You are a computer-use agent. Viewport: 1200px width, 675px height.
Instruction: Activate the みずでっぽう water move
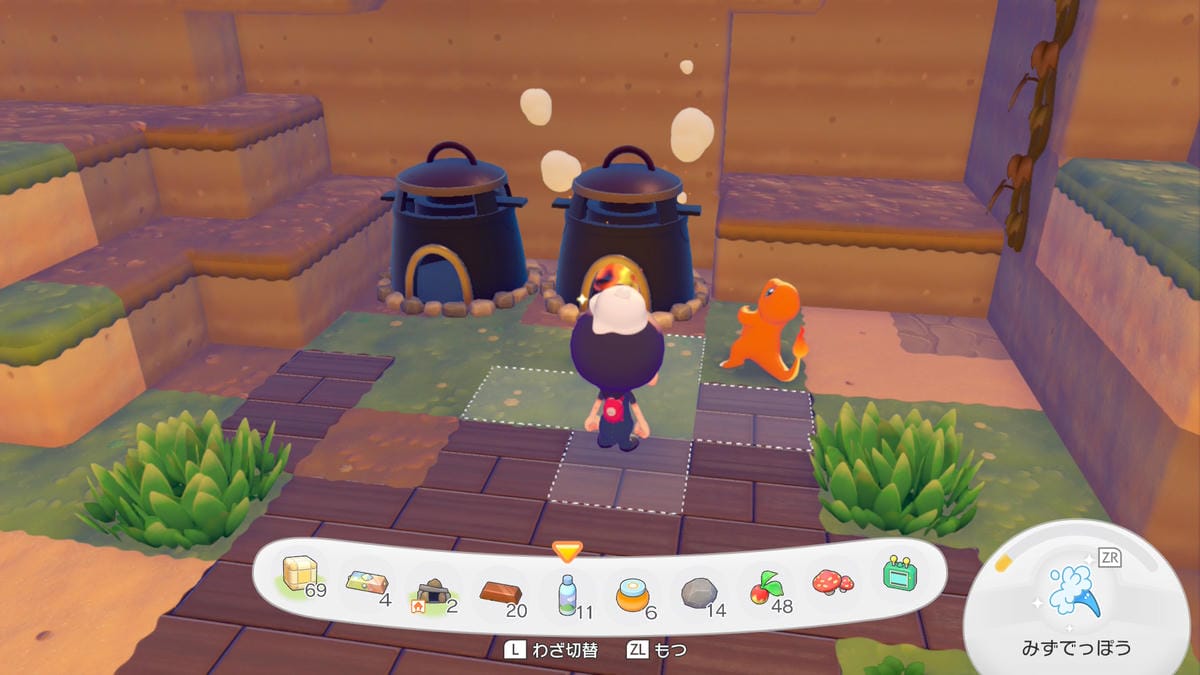coord(1074,591)
